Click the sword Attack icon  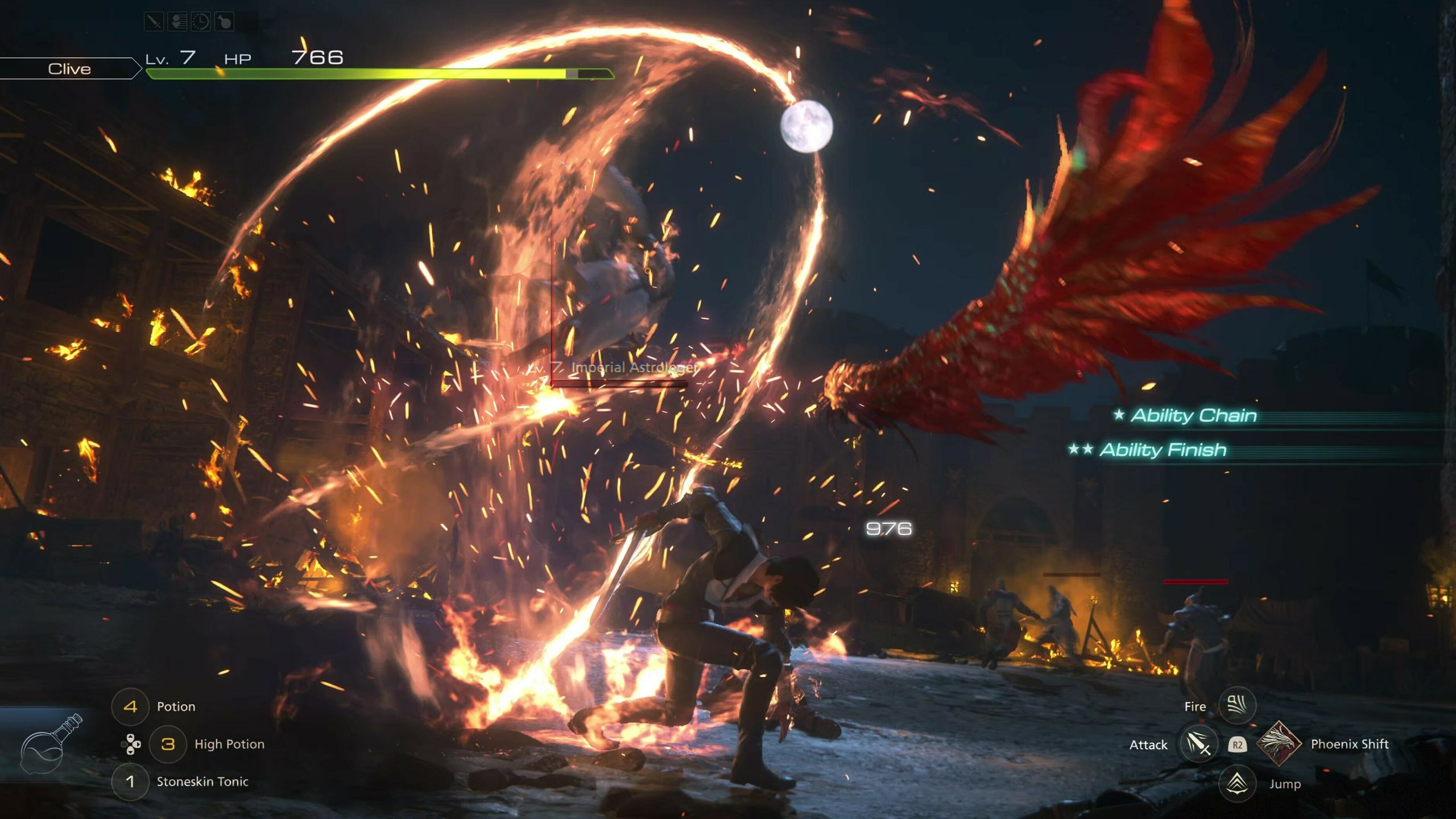click(x=1198, y=744)
